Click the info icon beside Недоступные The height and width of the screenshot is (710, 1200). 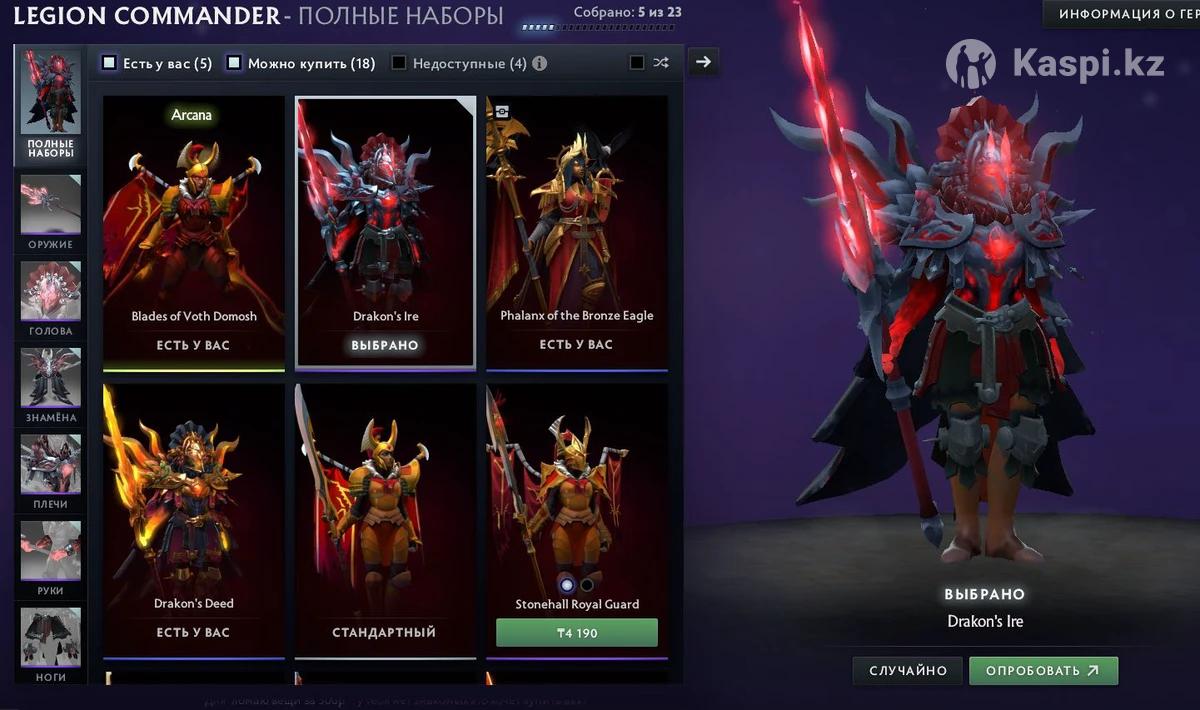coord(540,63)
